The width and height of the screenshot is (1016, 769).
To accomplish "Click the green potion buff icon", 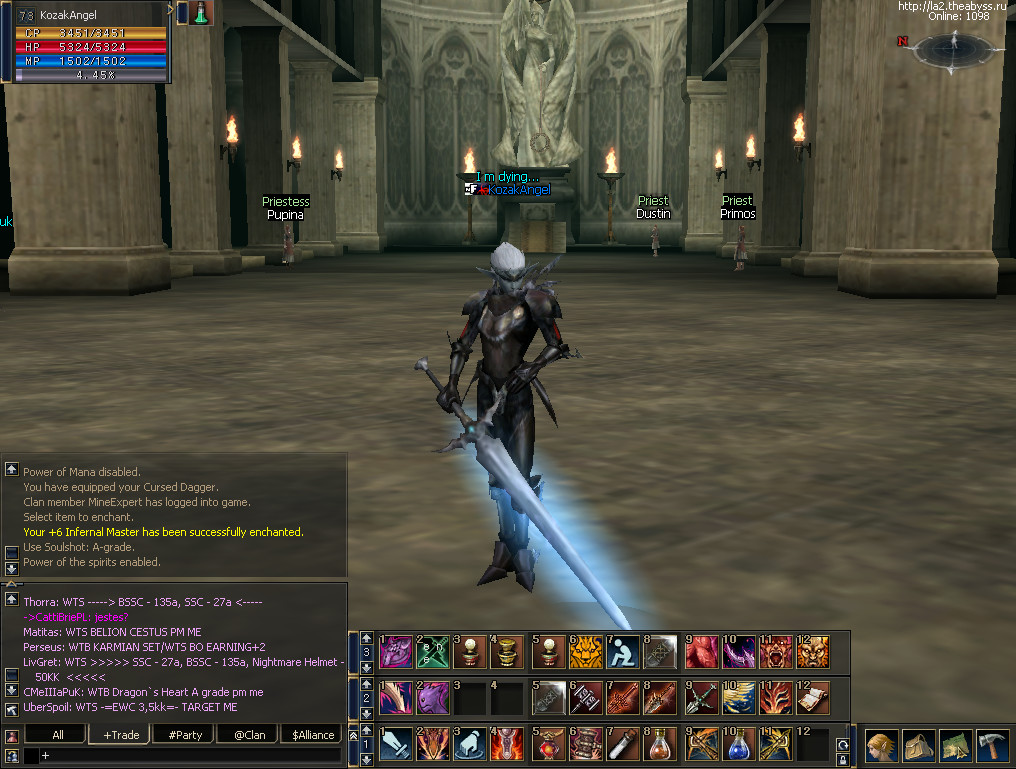I will (x=202, y=13).
